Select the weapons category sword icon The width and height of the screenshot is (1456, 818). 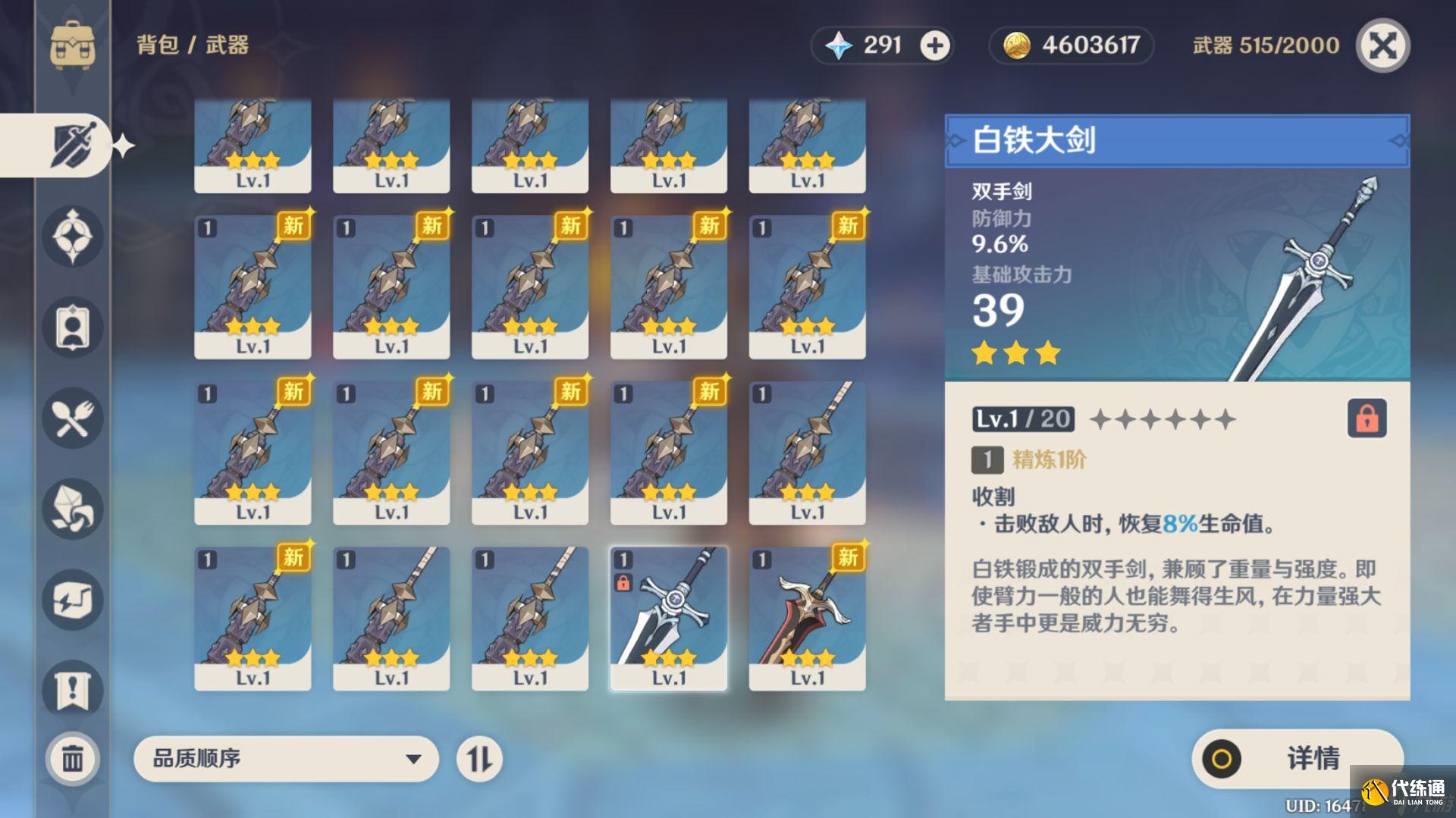[72, 144]
